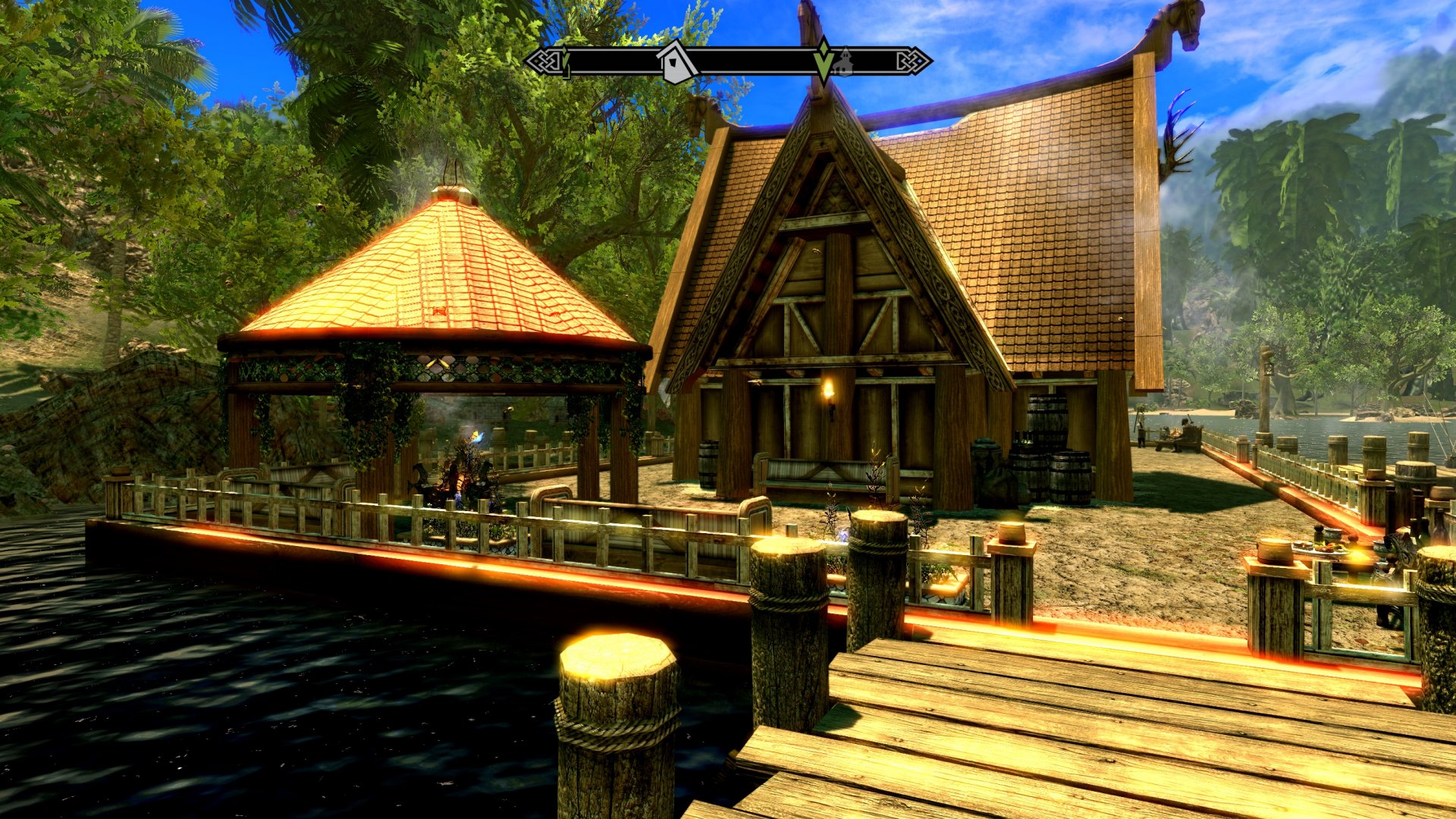The height and width of the screenshot is (819, 1456).
Task: Click the large green quest arrow marker
Action: click(824, 61)
